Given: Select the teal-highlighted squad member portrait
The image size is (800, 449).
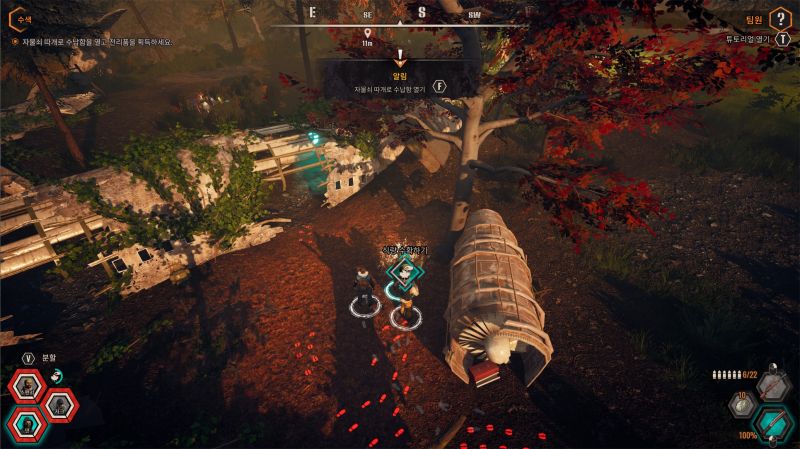Looking at the screenshot, I should click(25, 424).
